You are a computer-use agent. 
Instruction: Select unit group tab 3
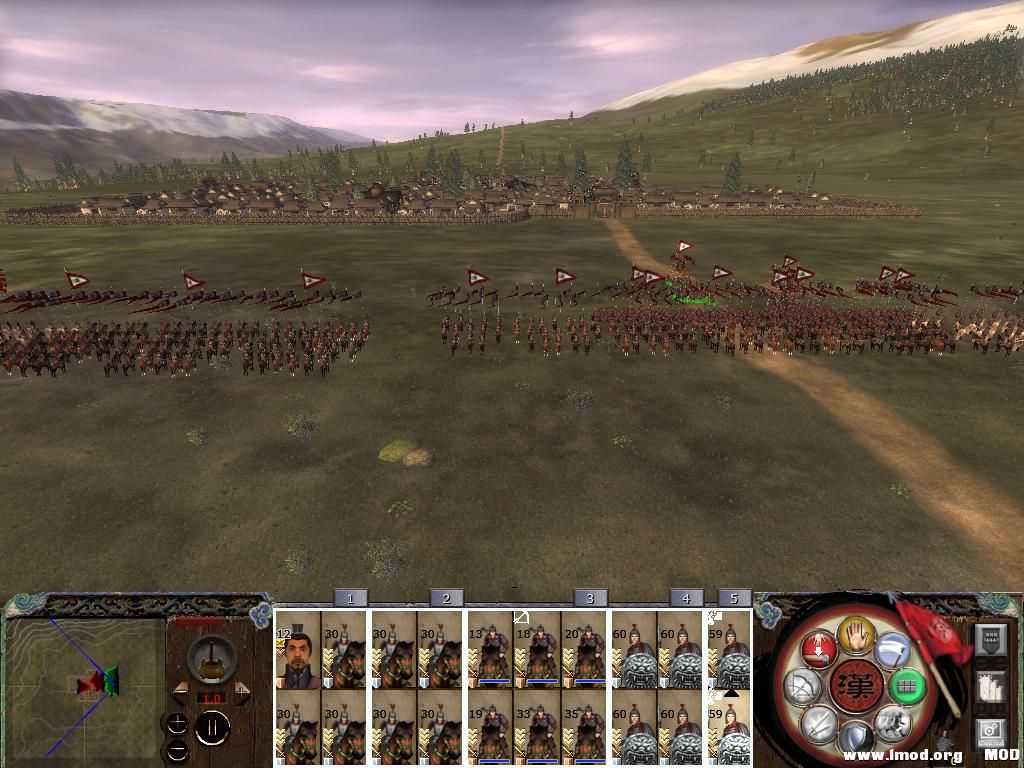point(590,598)
